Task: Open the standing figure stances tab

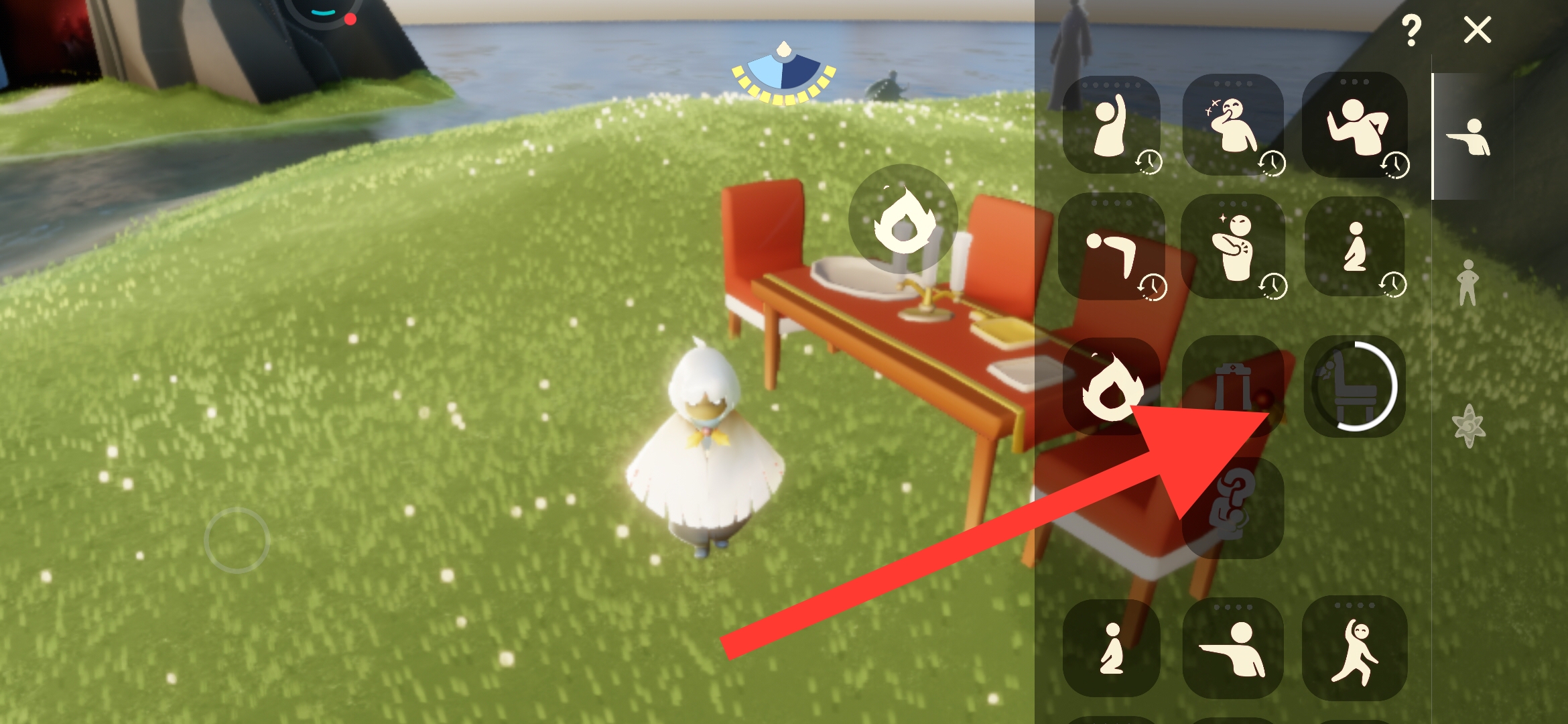Action: tap(1467, 282)
